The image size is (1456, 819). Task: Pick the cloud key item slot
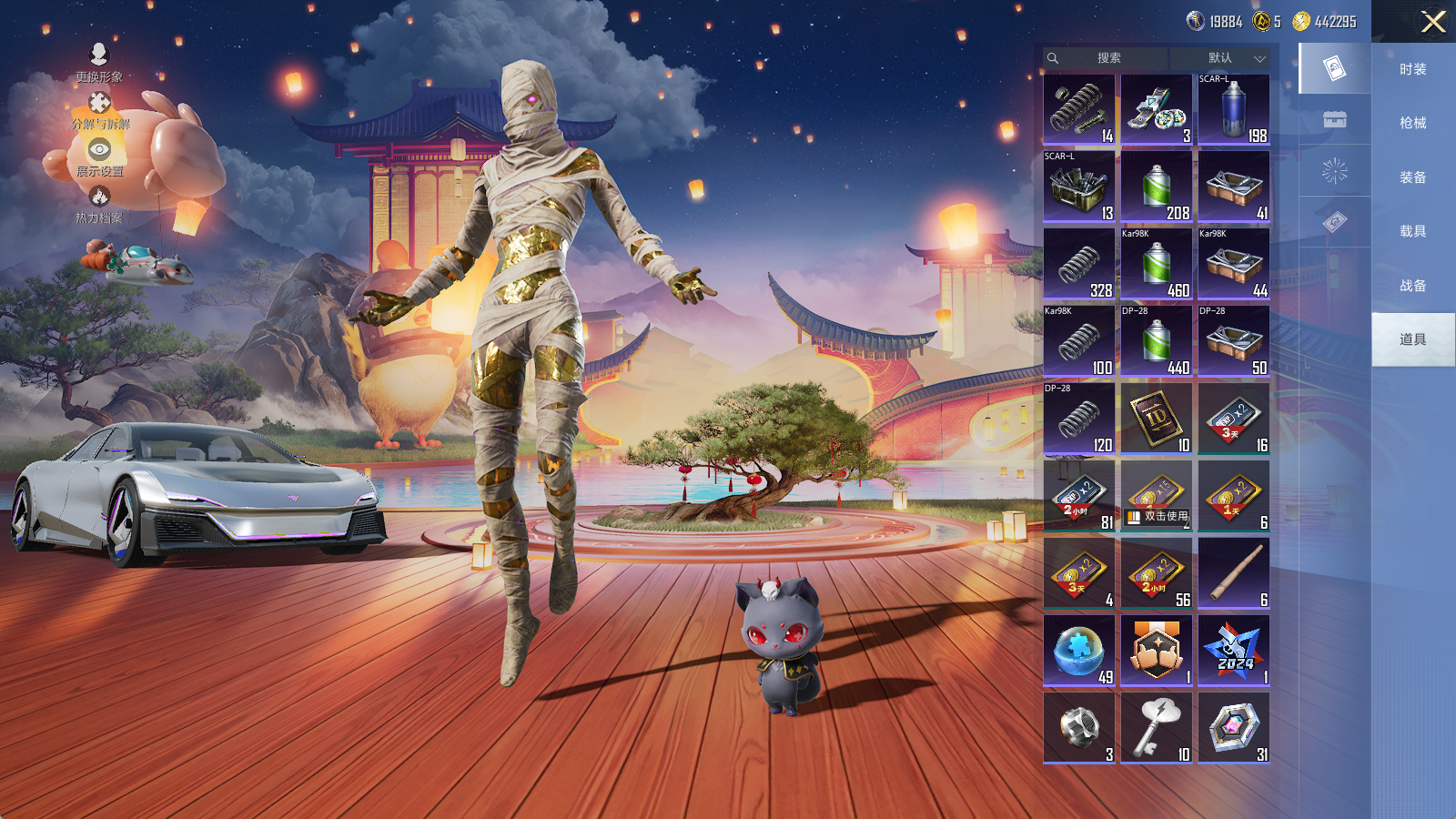(1156, 728)
